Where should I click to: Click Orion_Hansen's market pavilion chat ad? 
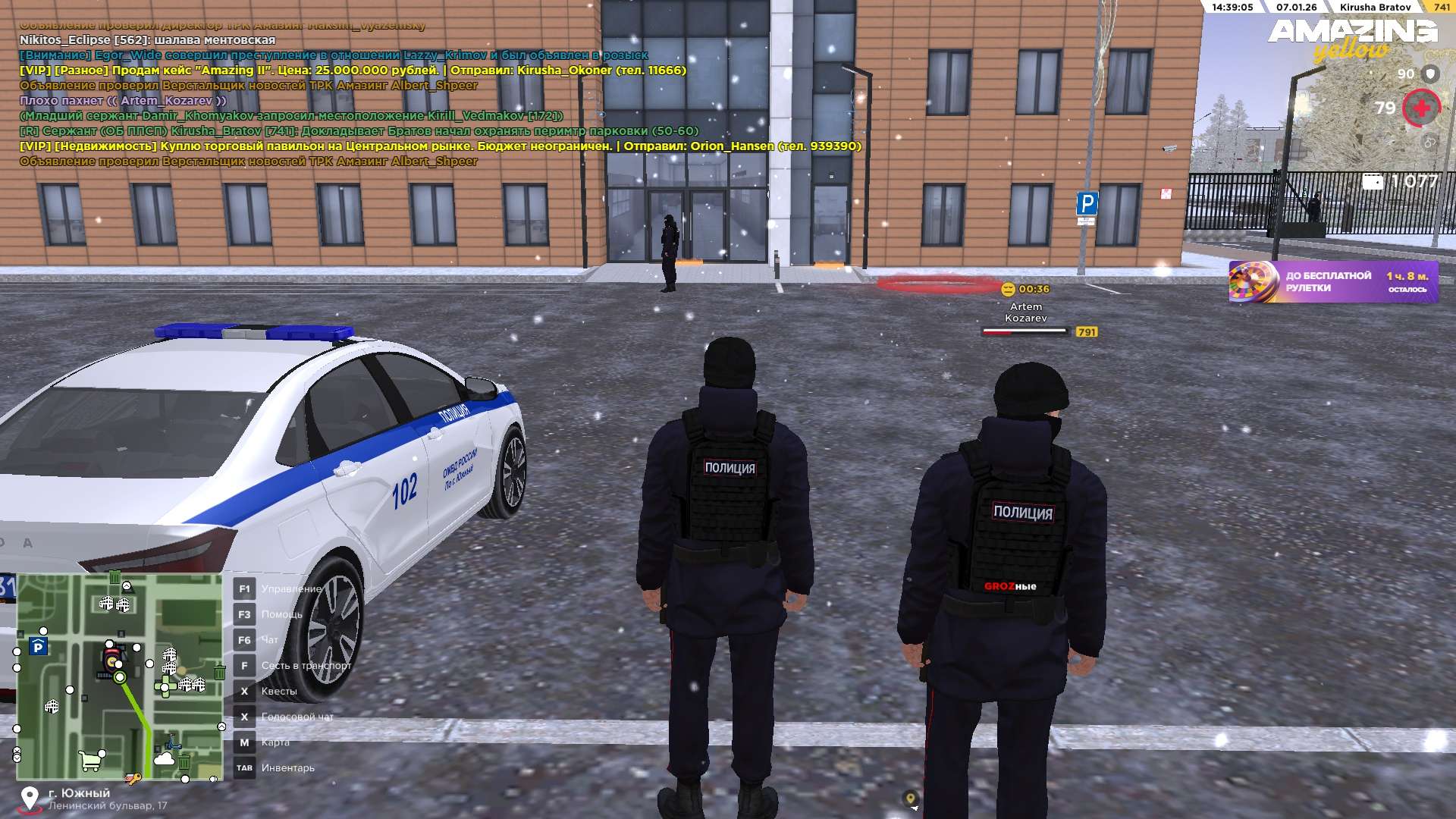pos(440,146)
